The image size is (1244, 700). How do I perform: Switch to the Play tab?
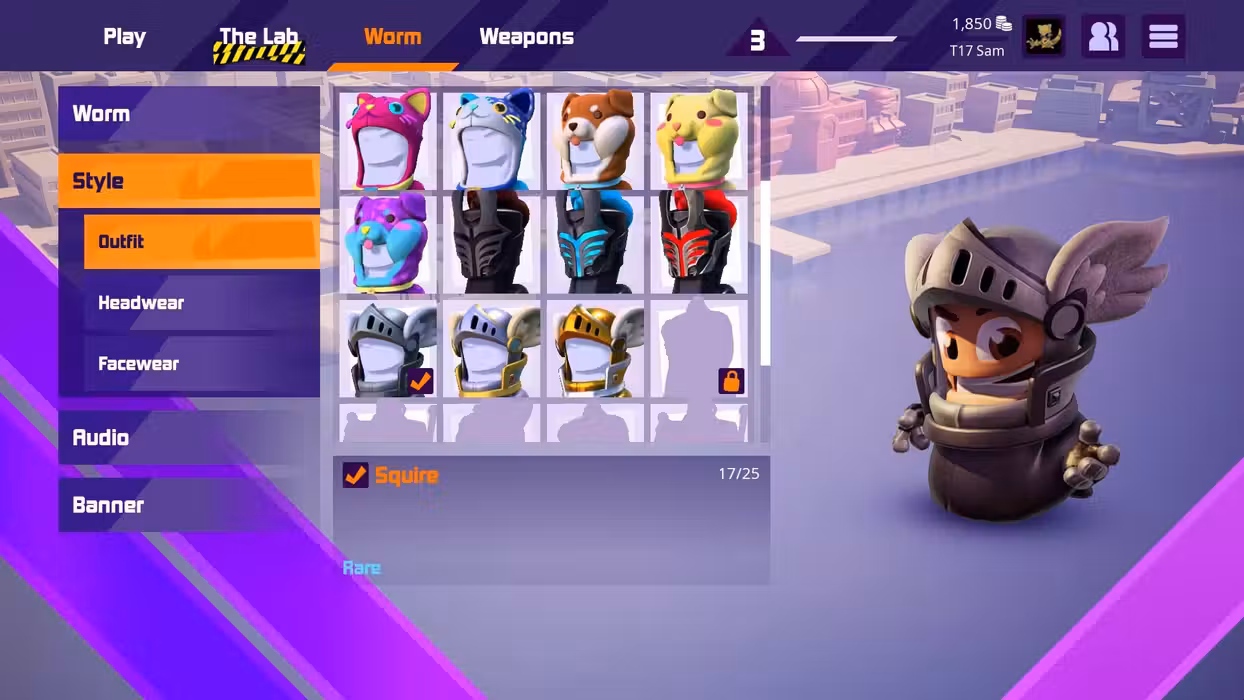click(x=125, y=37)
